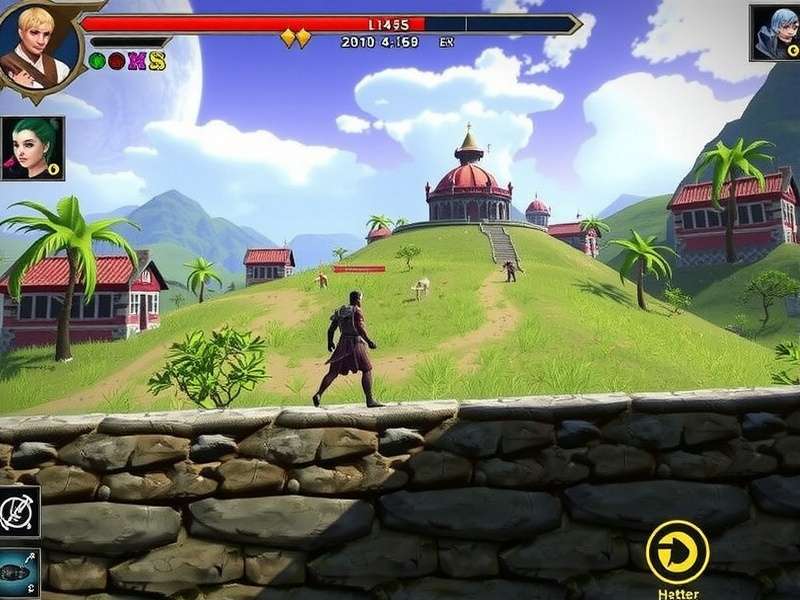
Task: Select the blue item slot
Action: 19,573
